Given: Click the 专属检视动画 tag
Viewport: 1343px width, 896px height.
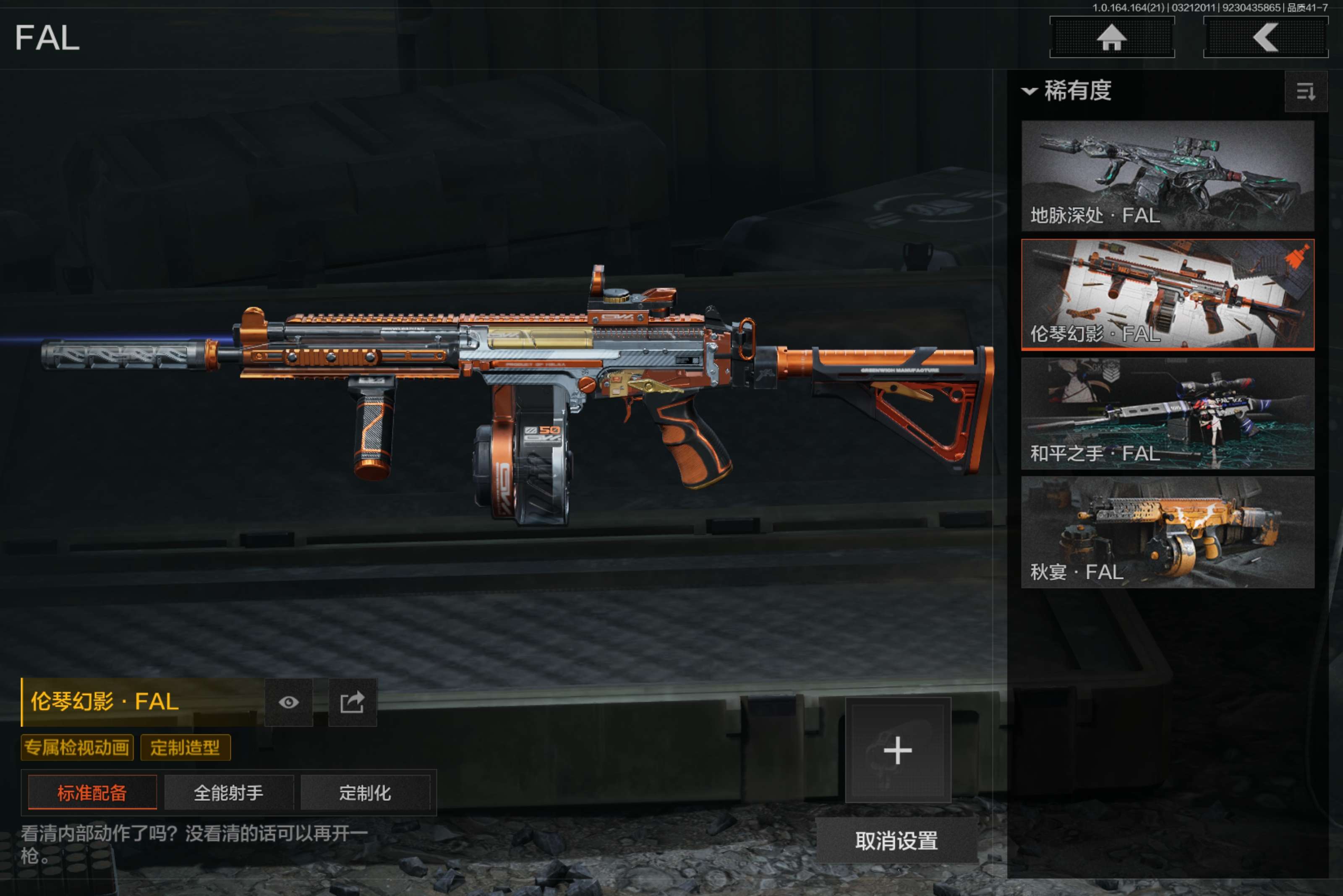Looking at the screenshot, I should (77, 748).
